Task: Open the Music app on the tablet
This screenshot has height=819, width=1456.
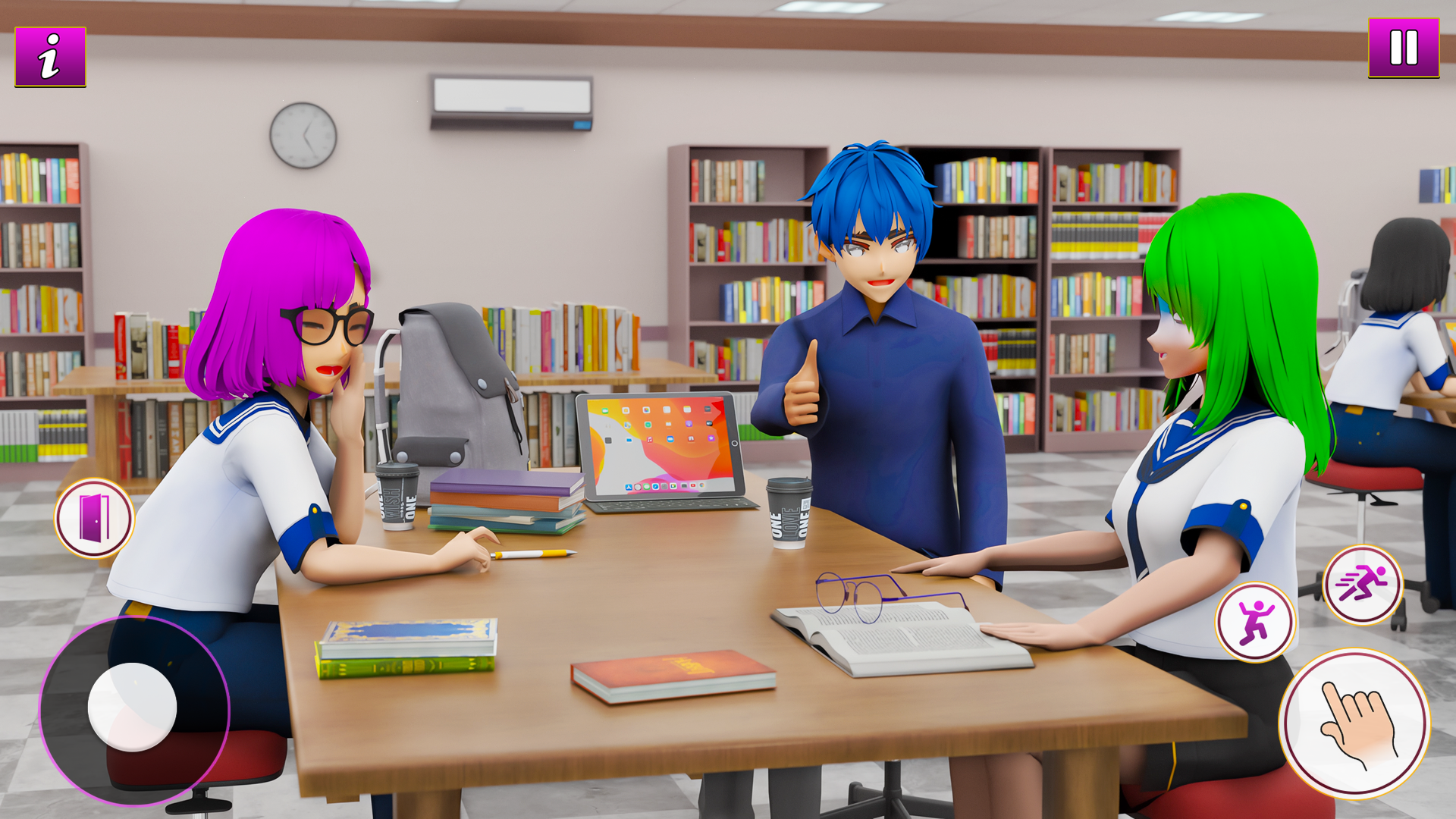Action: (649, 440)
